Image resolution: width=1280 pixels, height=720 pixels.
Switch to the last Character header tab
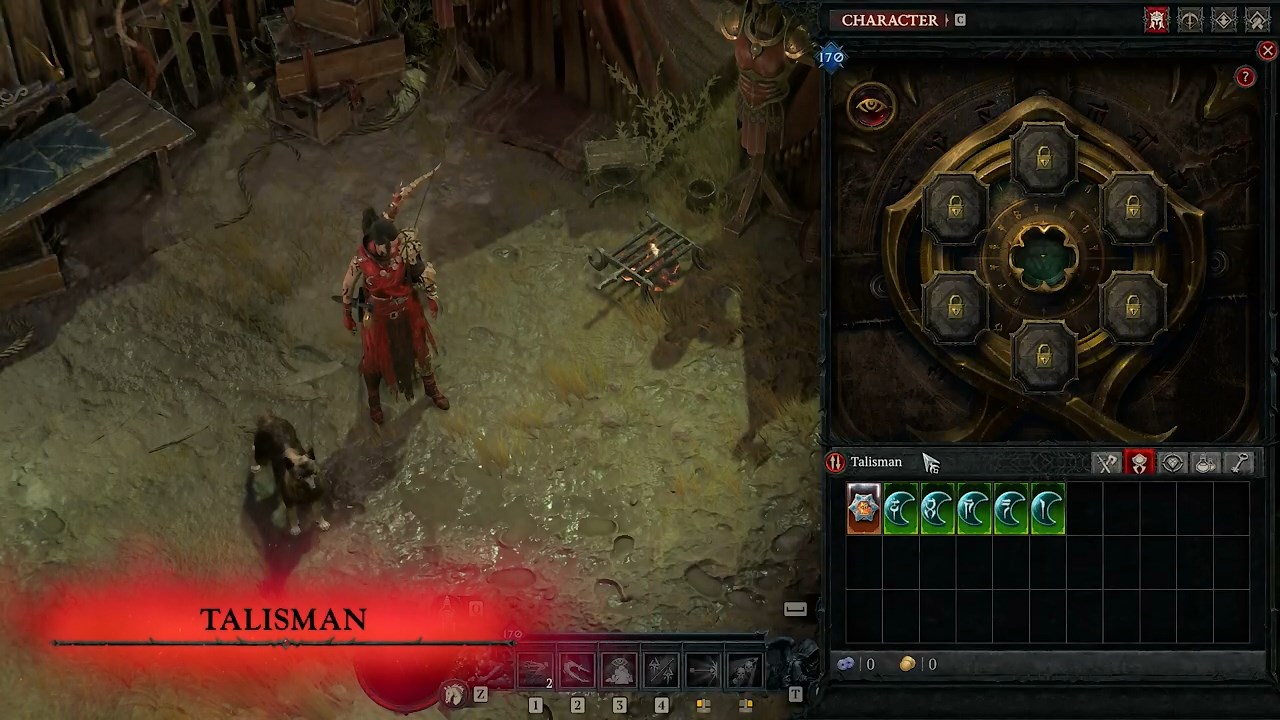[x=1257, y=20]
